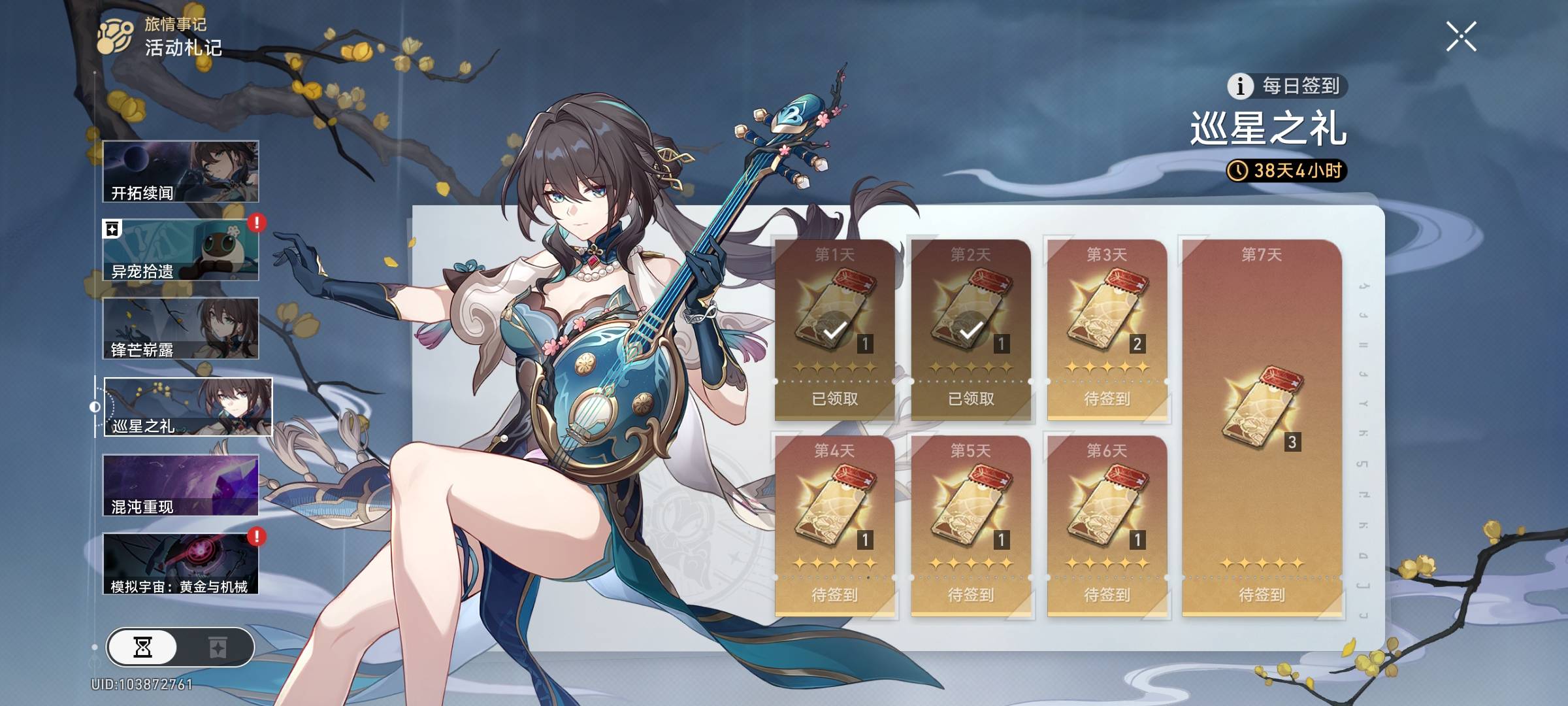Open the 混沌重现 event entry

pyautogui.click(x=181, y=485)
